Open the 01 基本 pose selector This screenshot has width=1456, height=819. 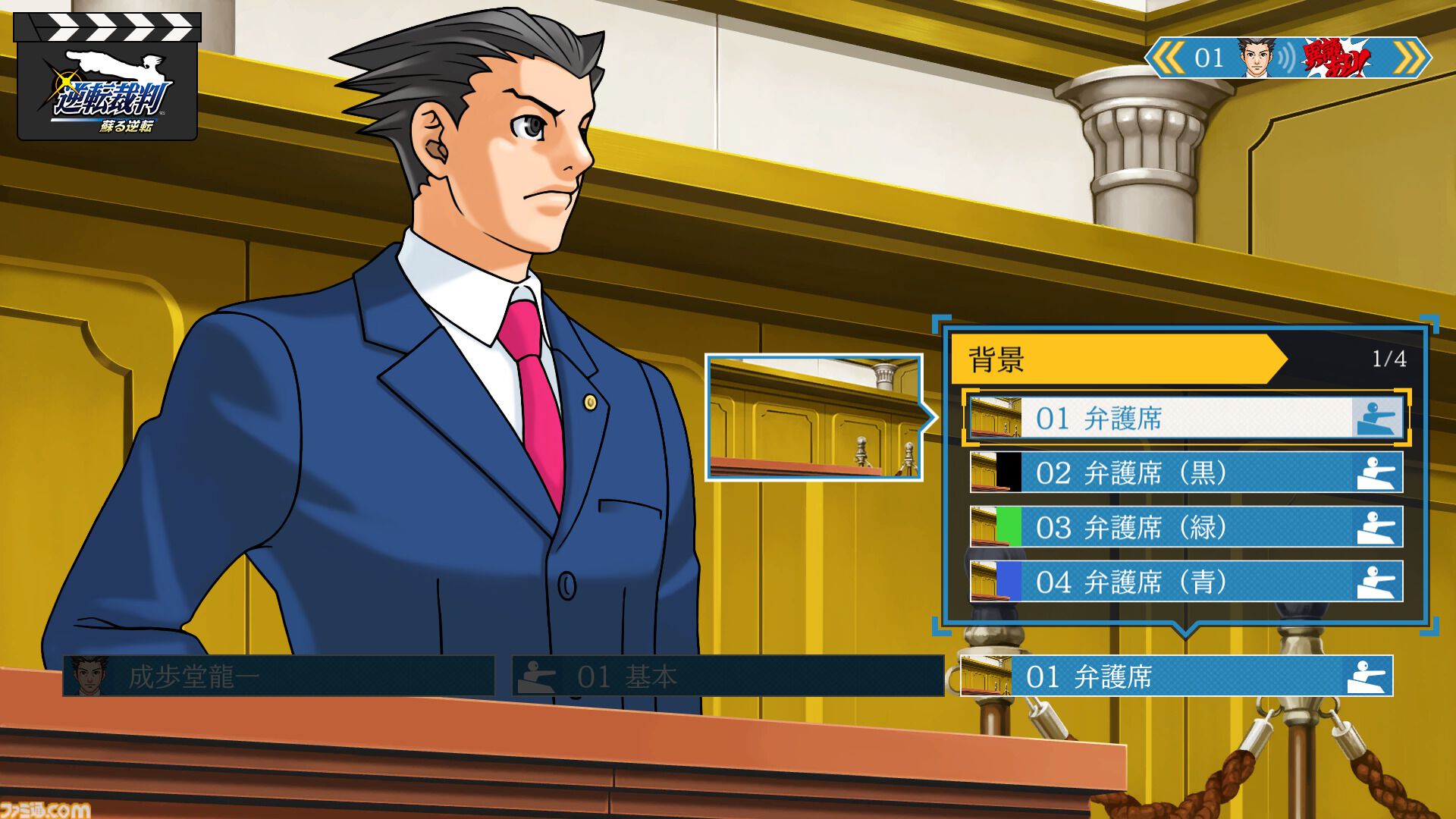727,676
